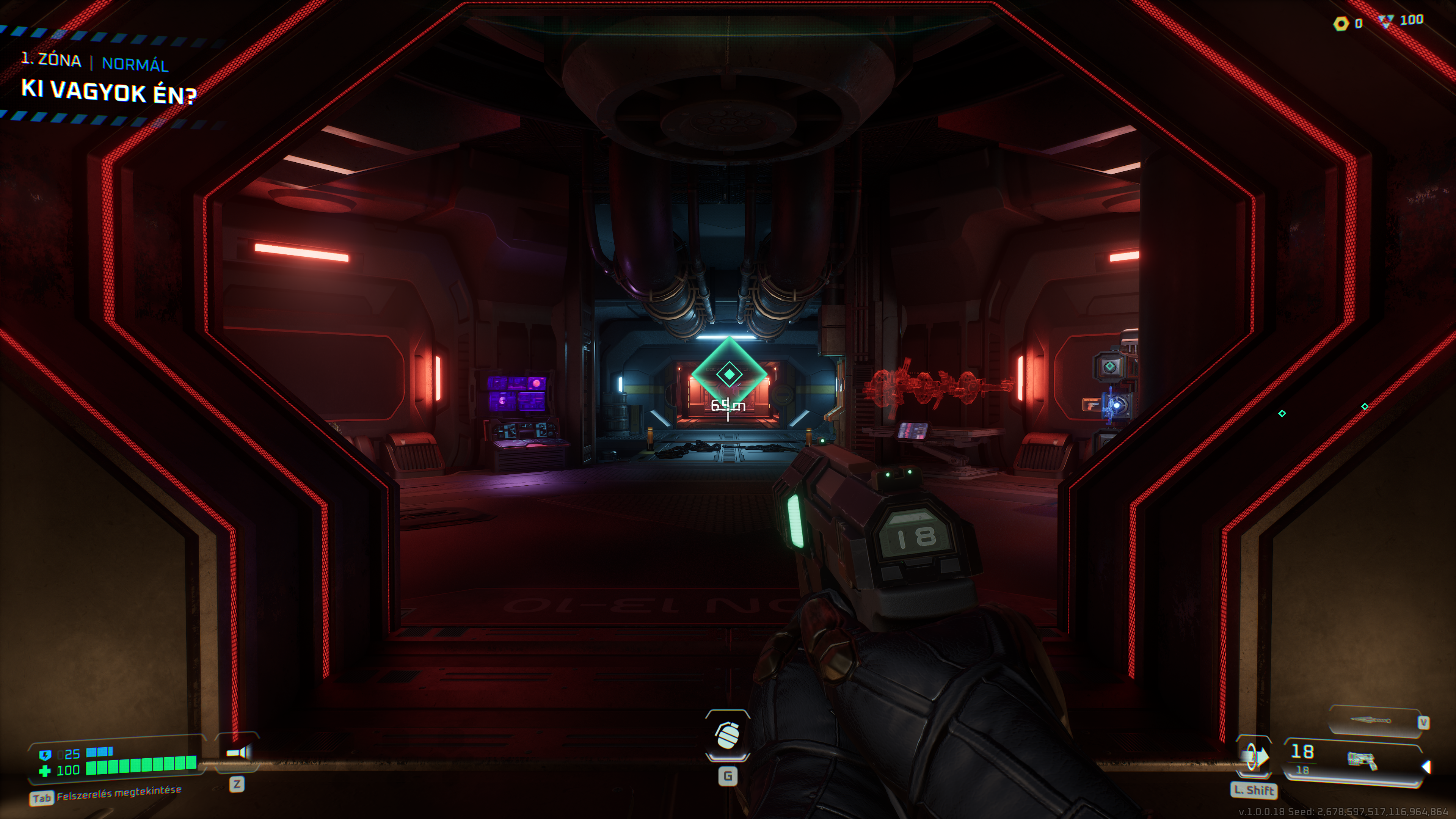Open the "Ki vagyok én?" objective tracker
The height and width of the screenshot is (819, 1456).
coord(108,91)
